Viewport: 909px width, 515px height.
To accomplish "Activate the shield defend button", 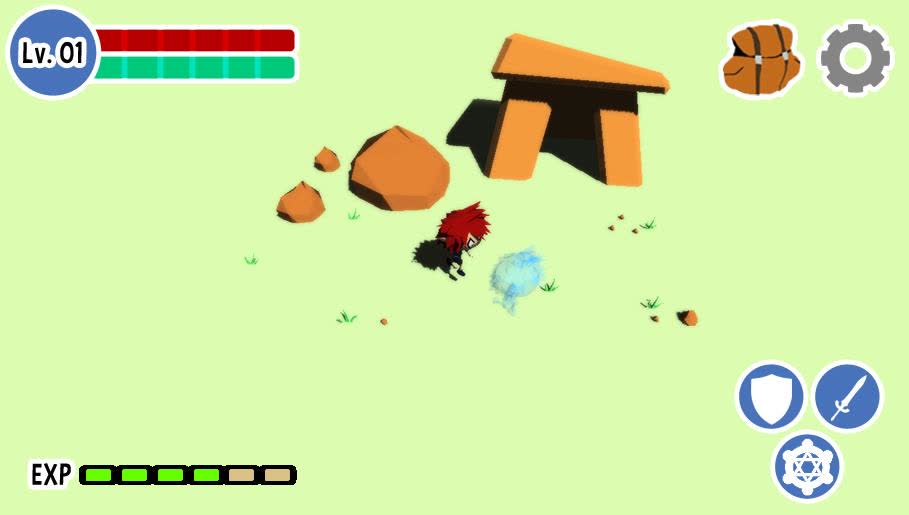I will (x=771, y=397).
